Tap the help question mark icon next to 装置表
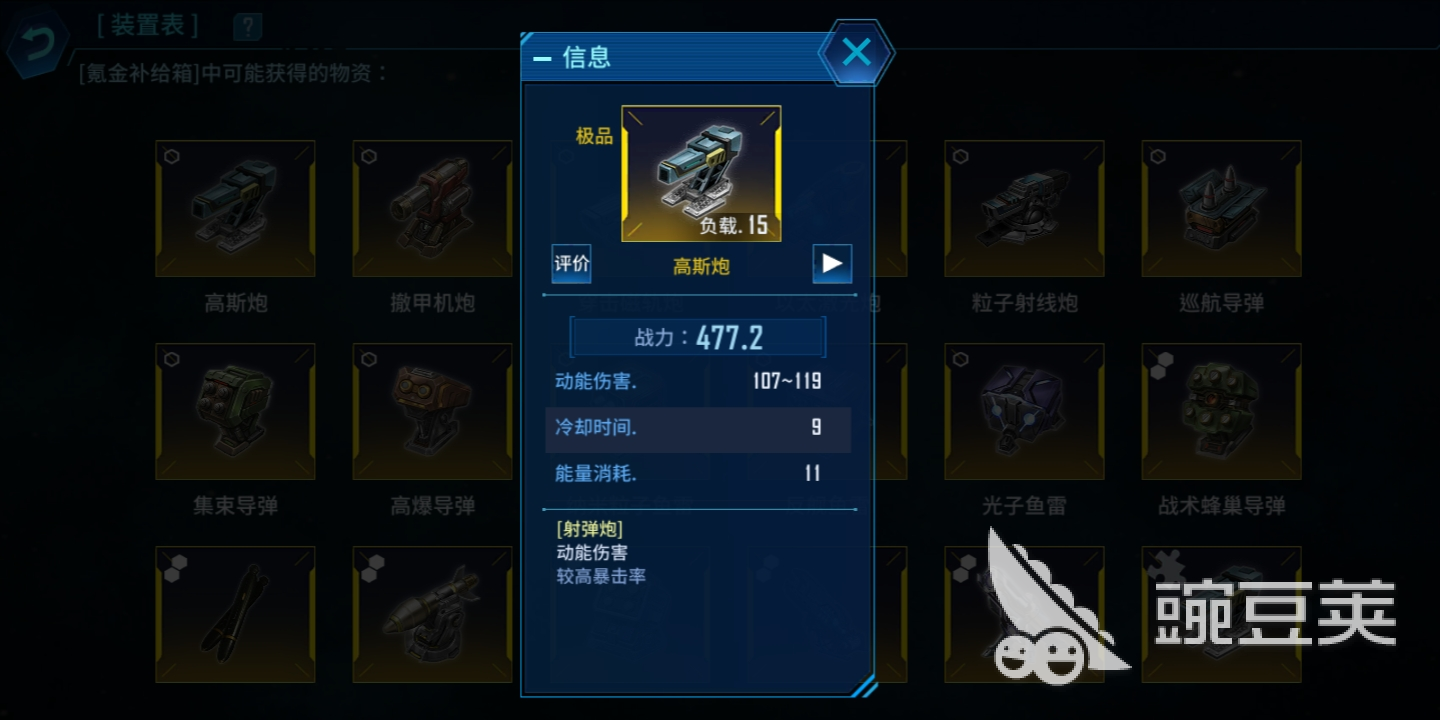 pyautogui.click(x=246, y=26)
